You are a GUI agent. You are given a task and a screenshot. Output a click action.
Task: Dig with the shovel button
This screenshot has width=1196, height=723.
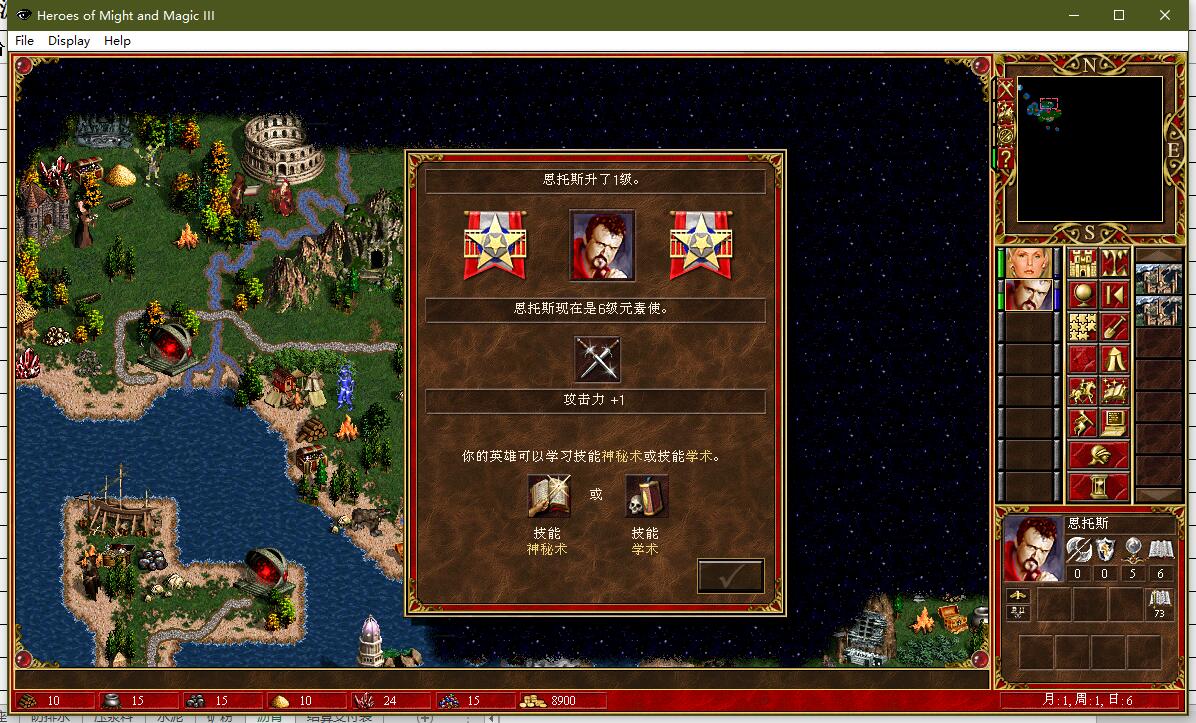pos(1114,327)
